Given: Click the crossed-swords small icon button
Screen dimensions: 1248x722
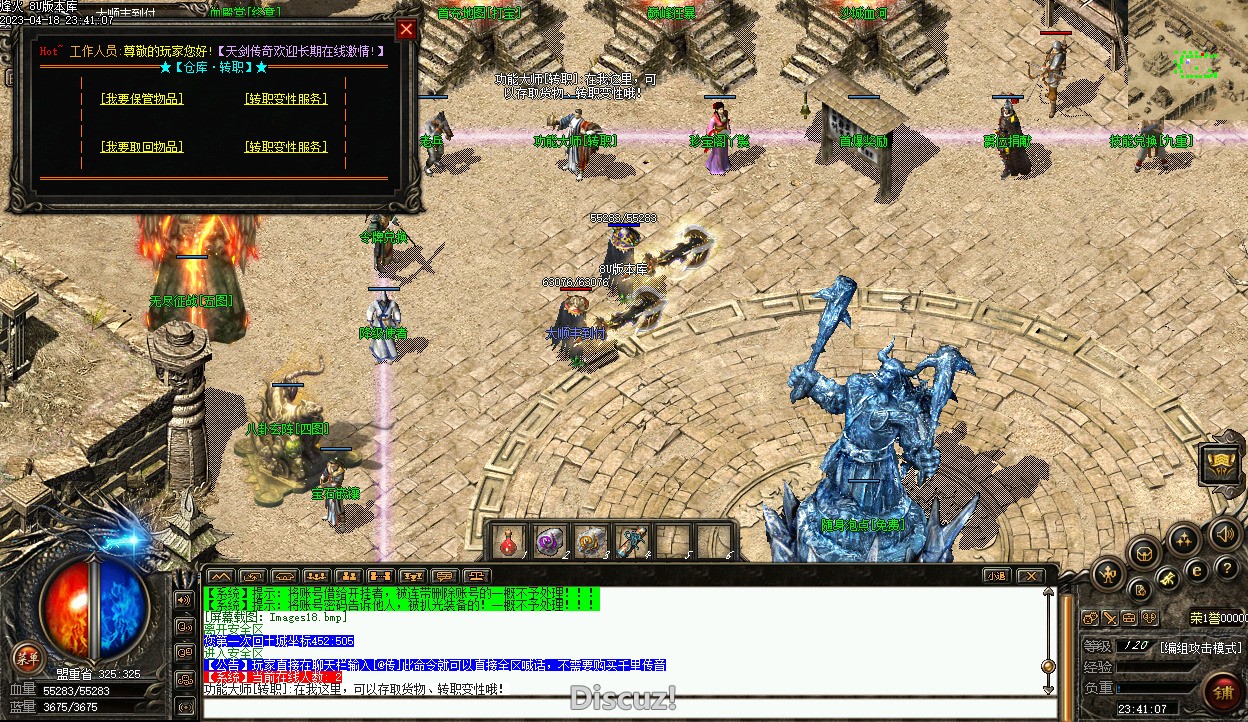Looking at the screenshot, I should tap(1109, 618).
